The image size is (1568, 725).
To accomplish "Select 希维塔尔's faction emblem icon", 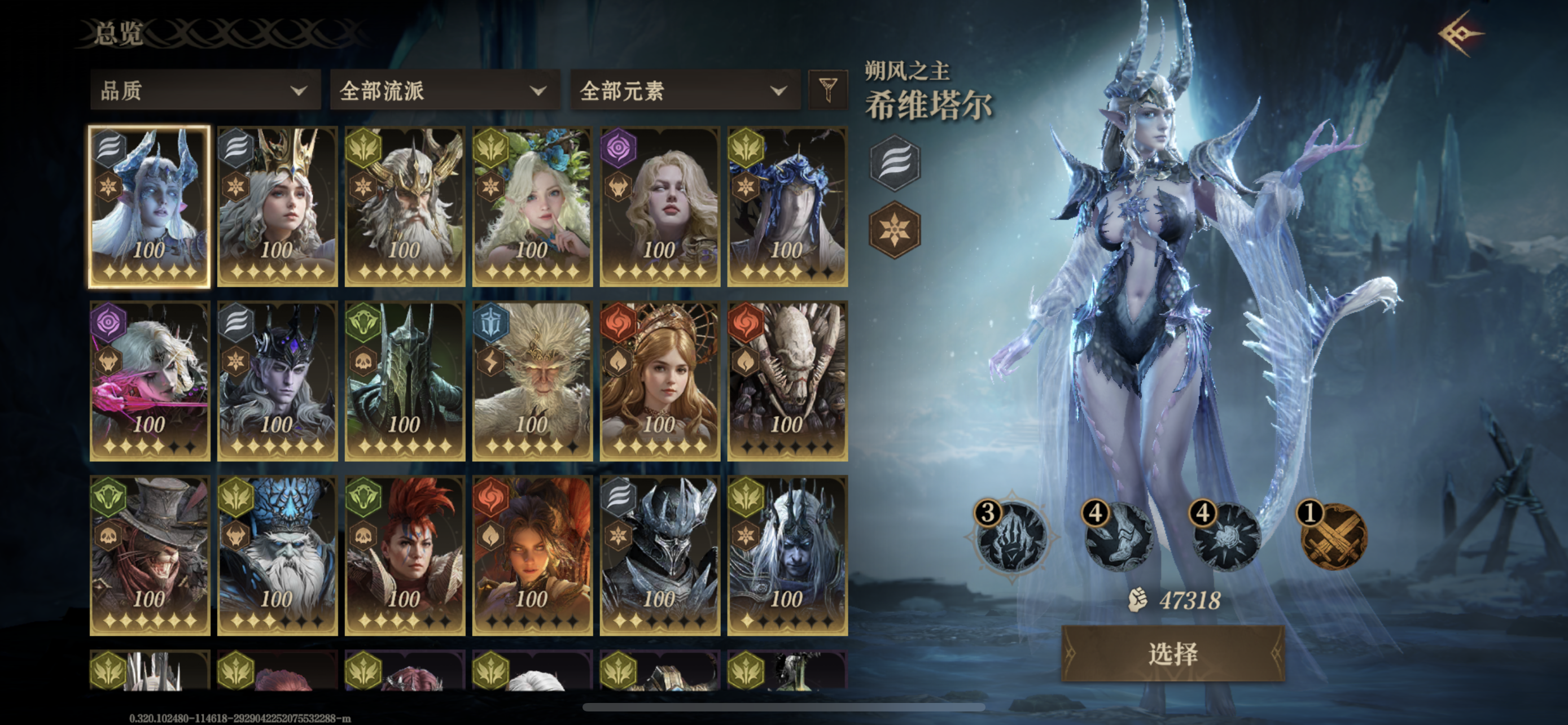I will pyautogui.click(x=895, y=163).
